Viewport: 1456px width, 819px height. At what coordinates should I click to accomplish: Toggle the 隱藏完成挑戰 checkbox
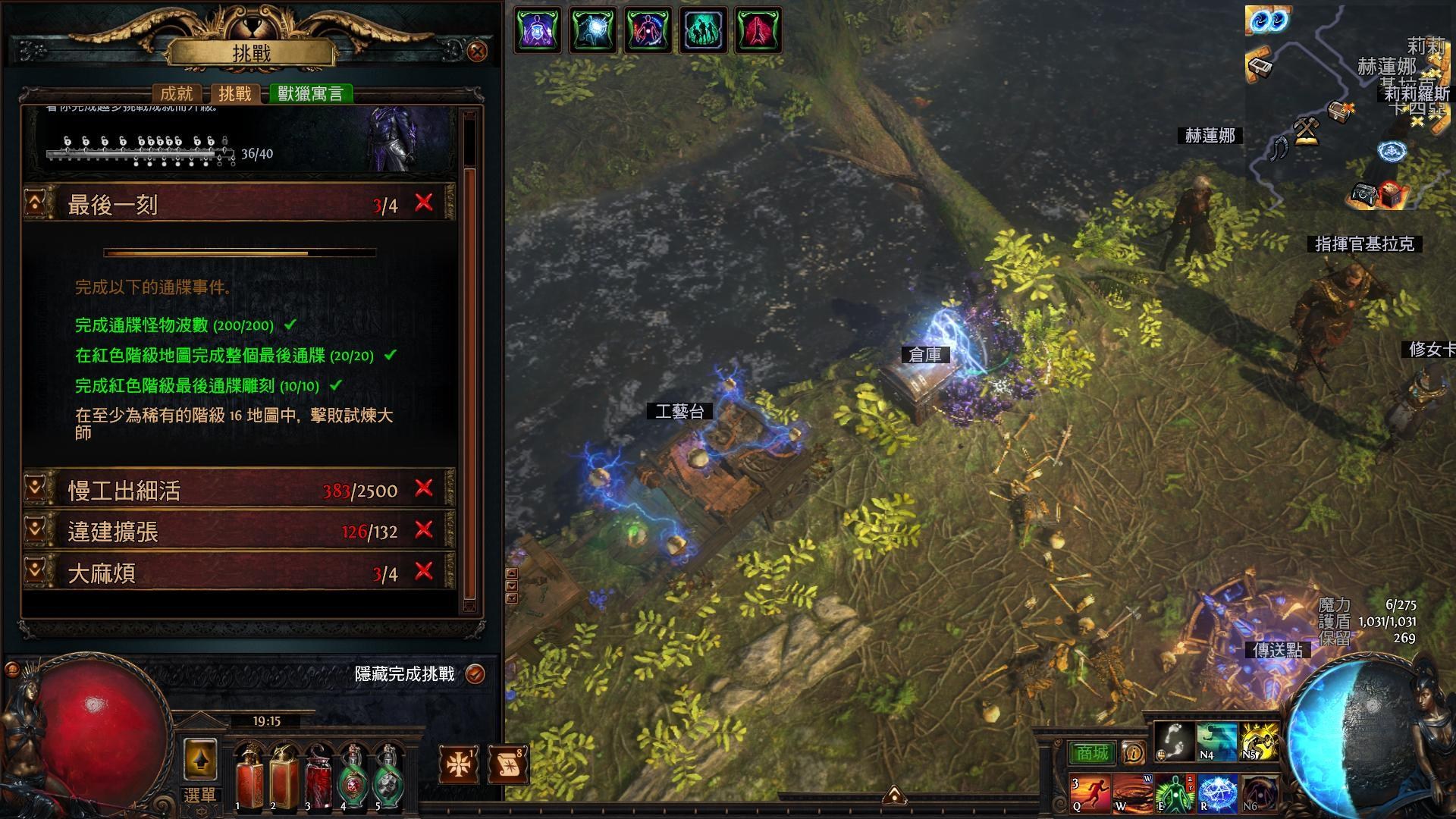click(x=475, y=673)
